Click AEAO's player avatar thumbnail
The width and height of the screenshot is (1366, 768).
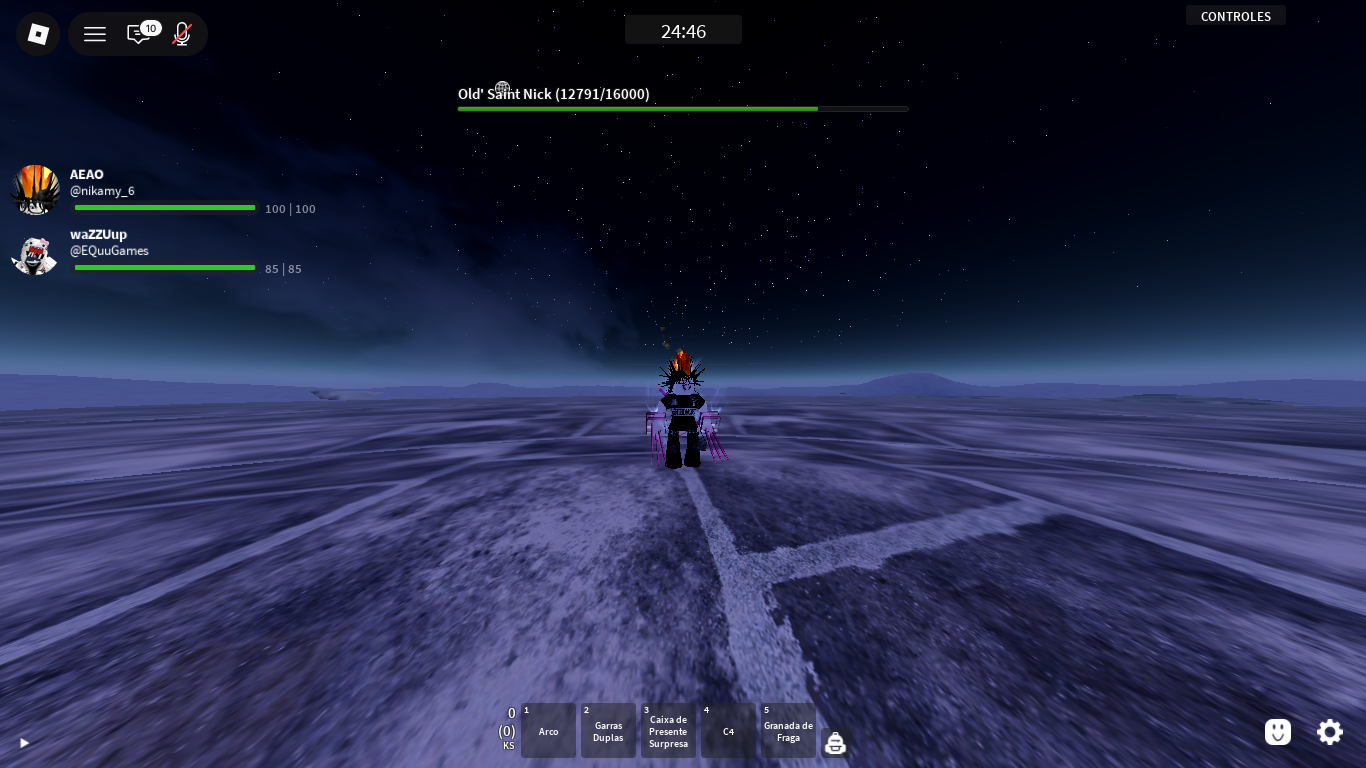[35, 190]
